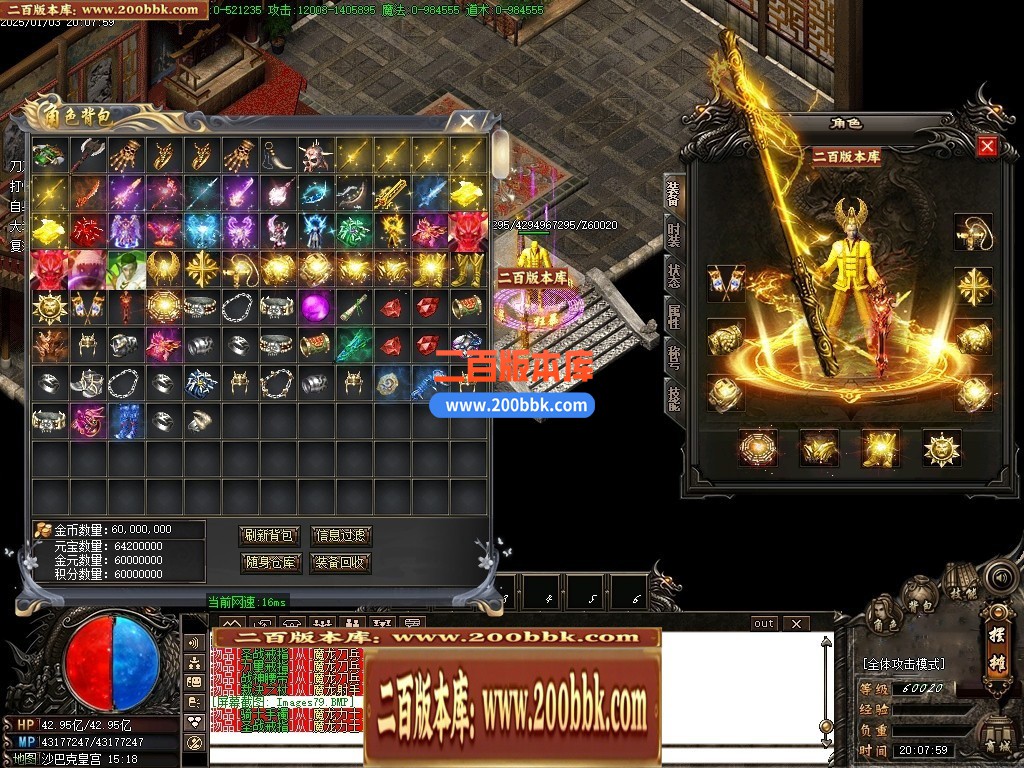Open the 信息过滤 message filter
Screen dimensions: 1024x768
click(341, 536)
